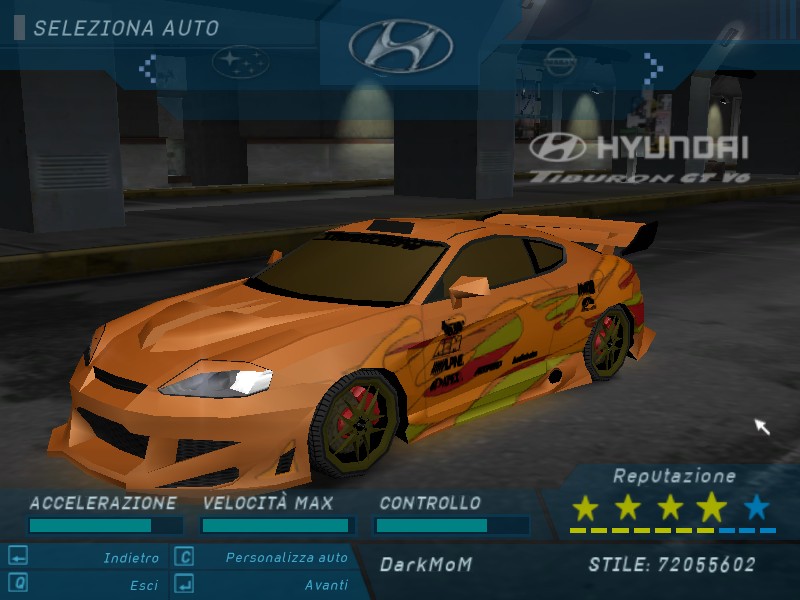
Task: Select the Hyundai brand logo
Action: pyautogui.click(x=400, y=47)
